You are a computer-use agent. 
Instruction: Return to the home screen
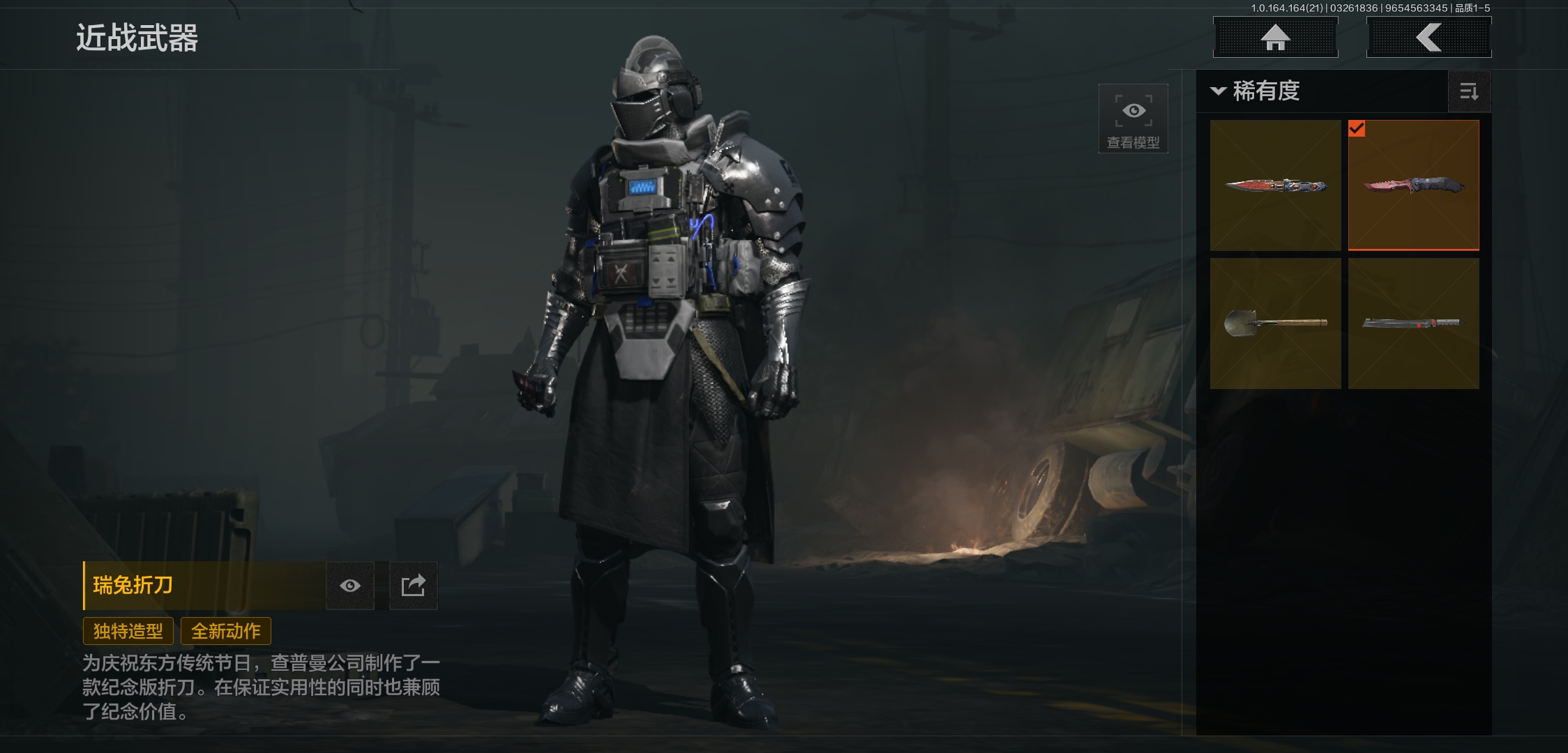[x=1275, y=38]
